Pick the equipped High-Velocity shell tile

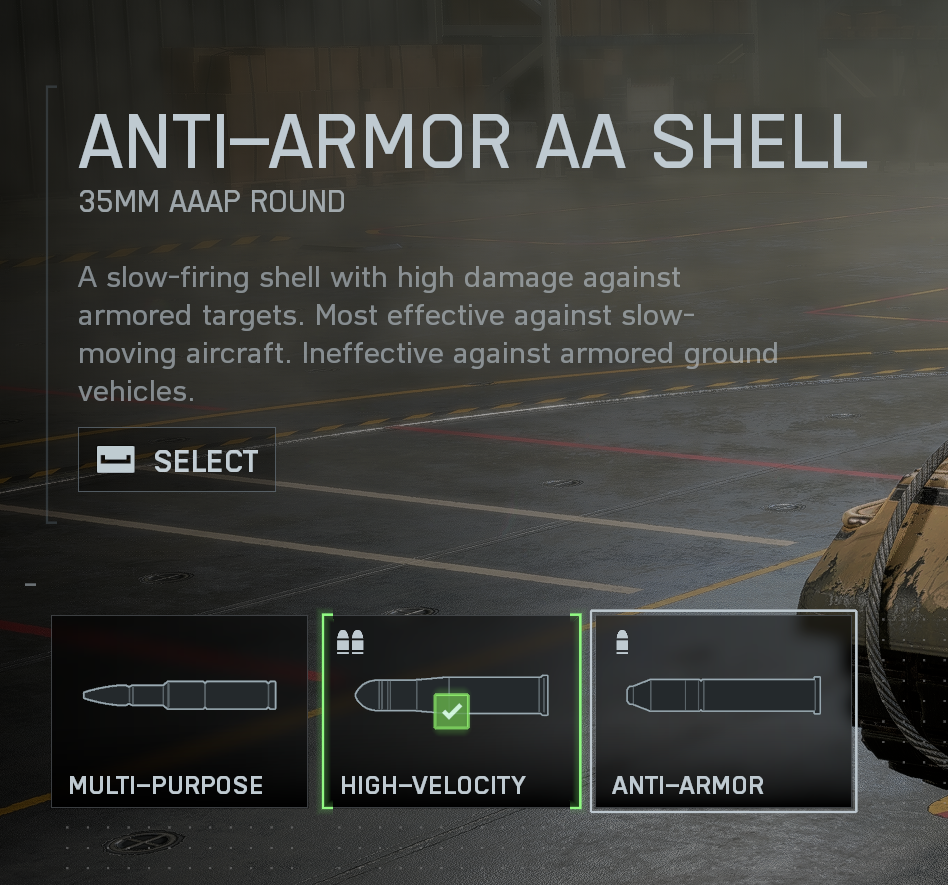tap(451, 710)
